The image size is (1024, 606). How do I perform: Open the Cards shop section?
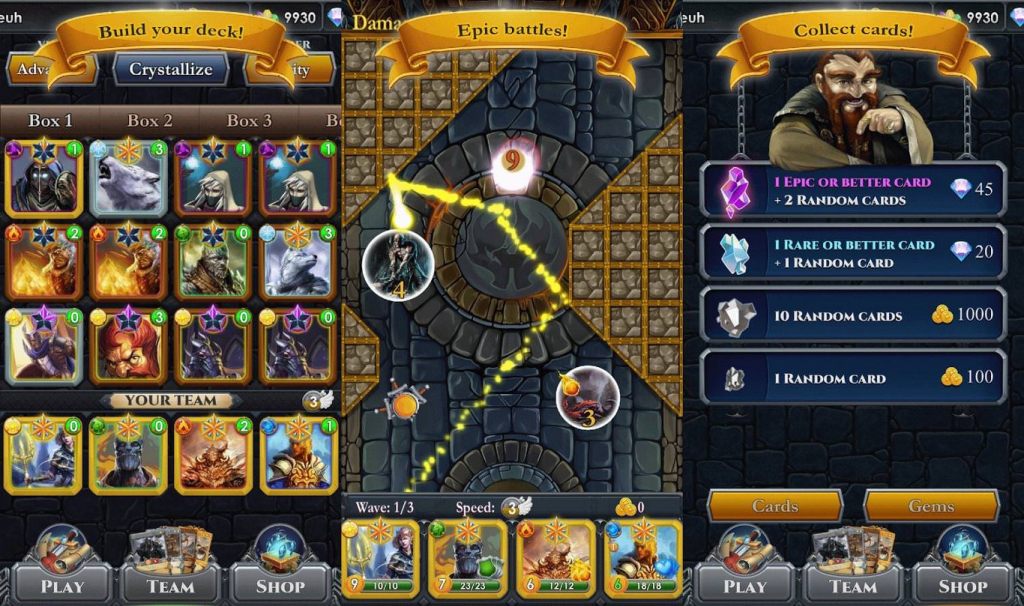pos(775,506)
